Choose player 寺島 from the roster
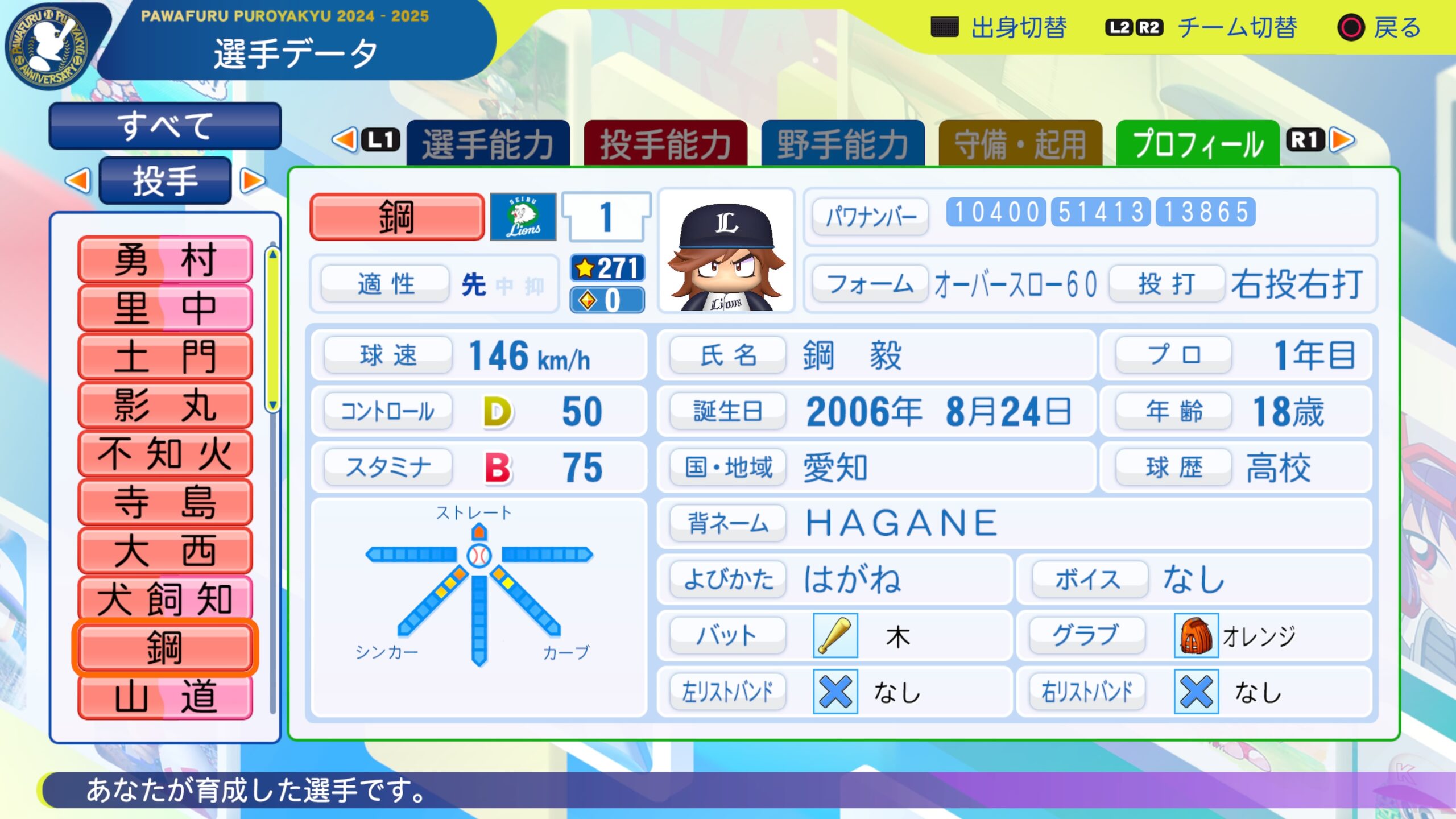1456x819 pixels. click(165, 502)
